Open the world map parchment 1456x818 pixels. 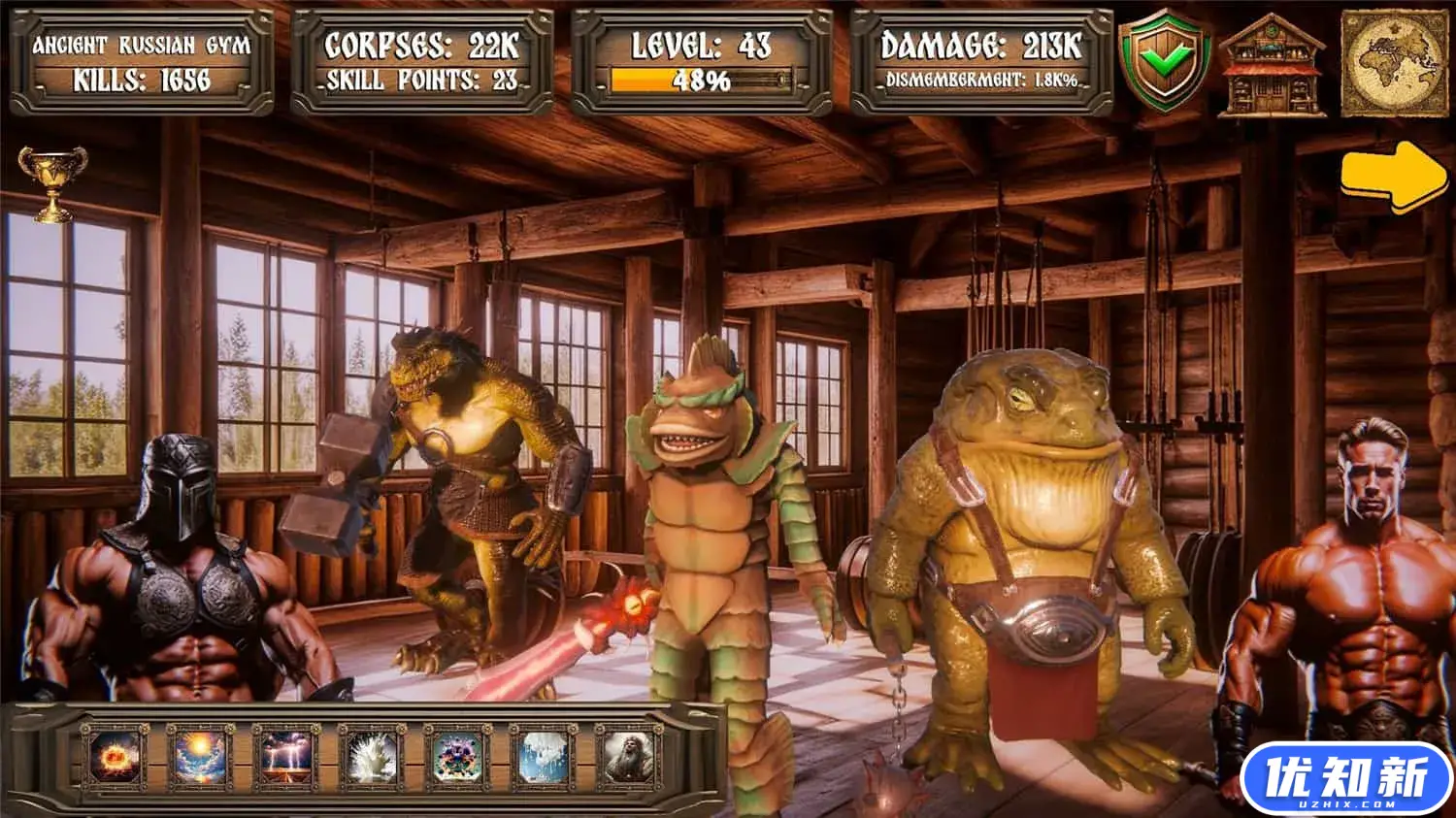coord(1394,64)
